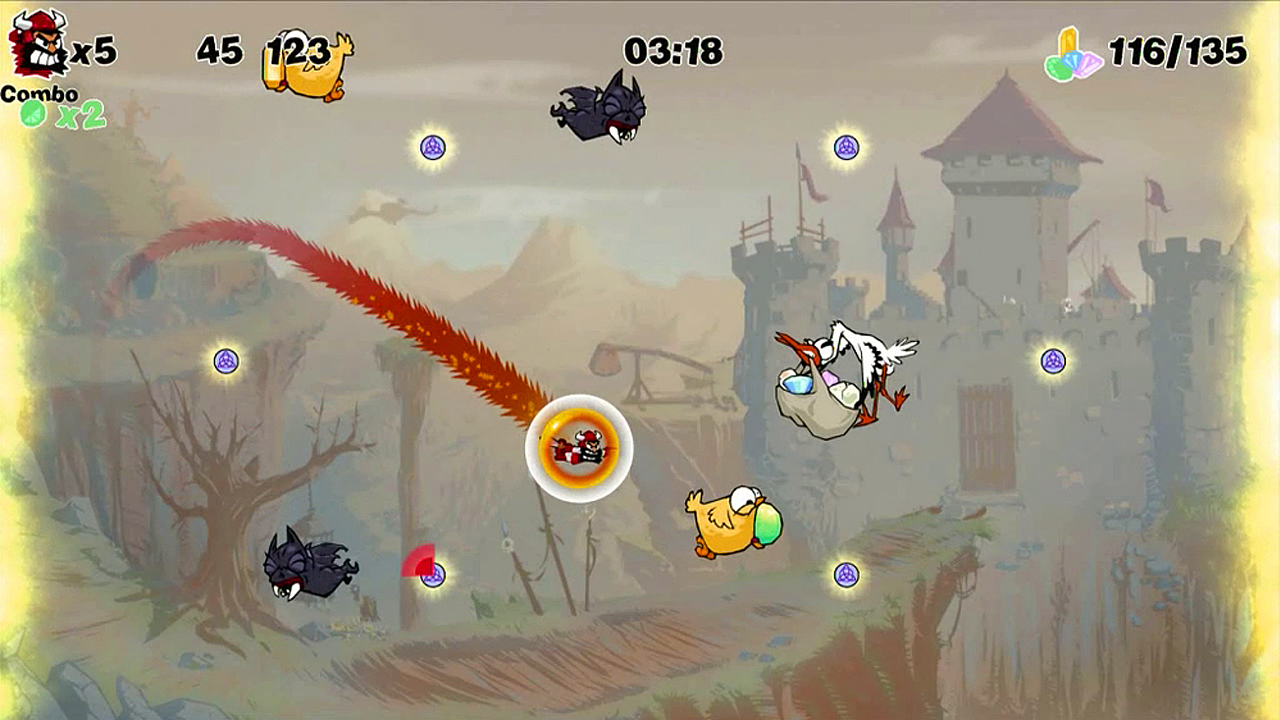Click the green combo multiplier gem icon
This screenshot has height=720, width=1280.
(x=33, y=114)
